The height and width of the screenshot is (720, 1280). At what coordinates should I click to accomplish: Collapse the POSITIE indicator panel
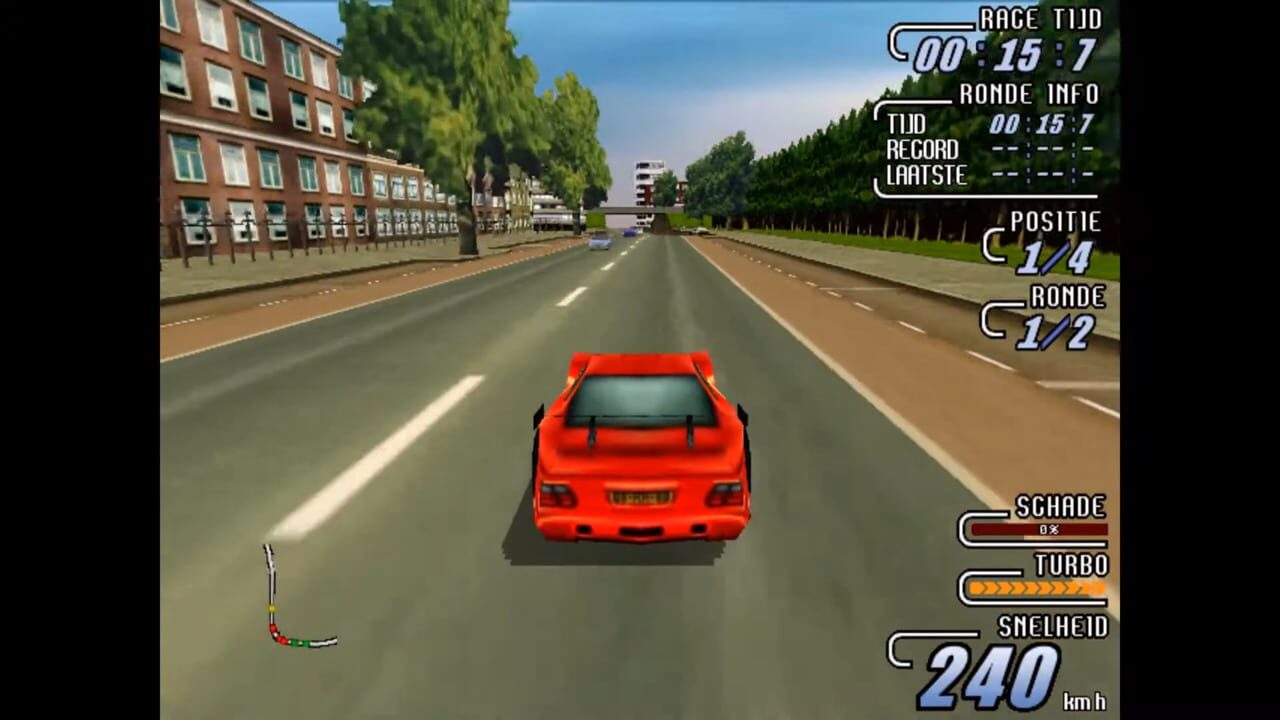(1055, 222)
